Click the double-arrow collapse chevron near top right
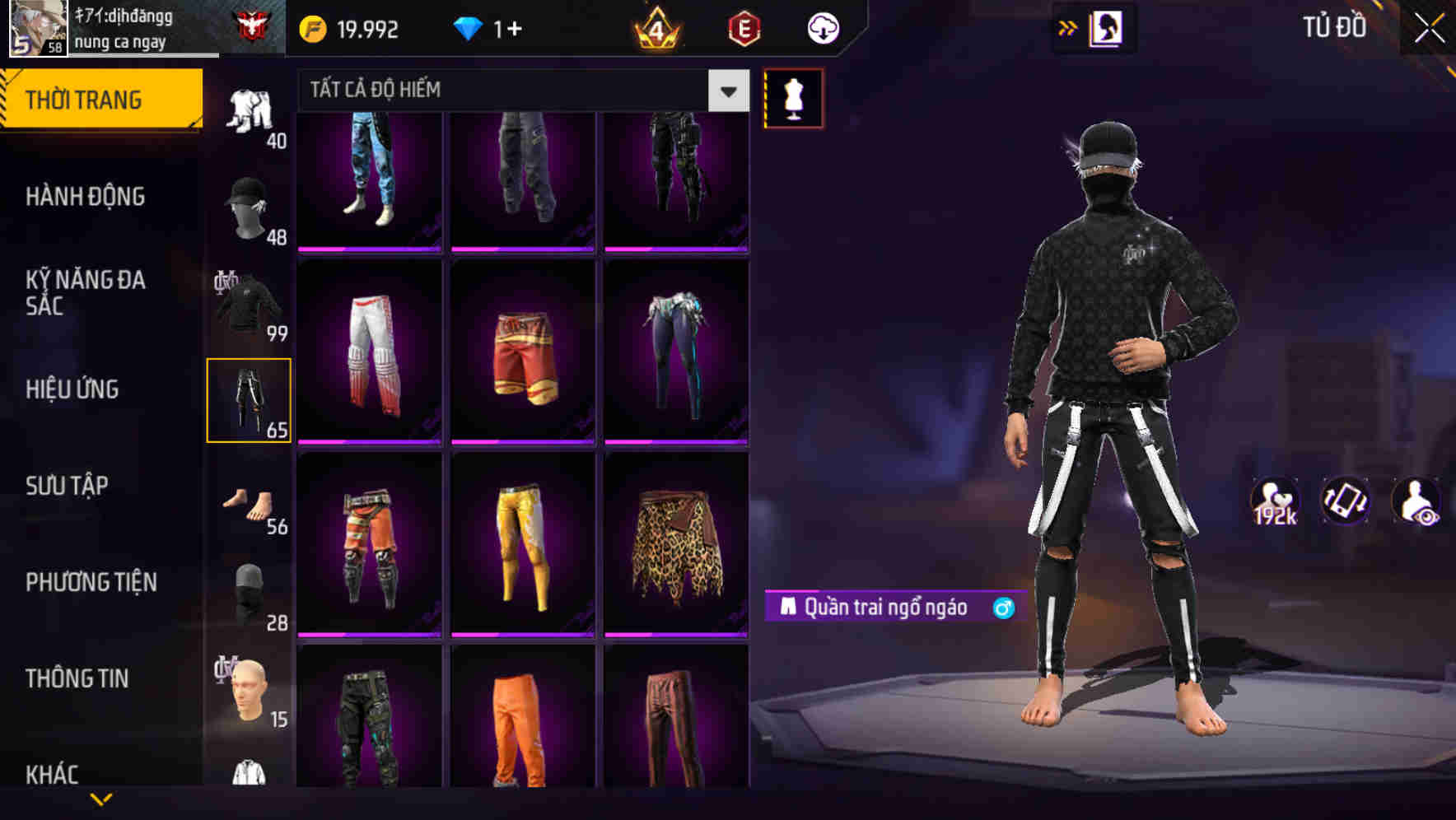 (1067, 27)
